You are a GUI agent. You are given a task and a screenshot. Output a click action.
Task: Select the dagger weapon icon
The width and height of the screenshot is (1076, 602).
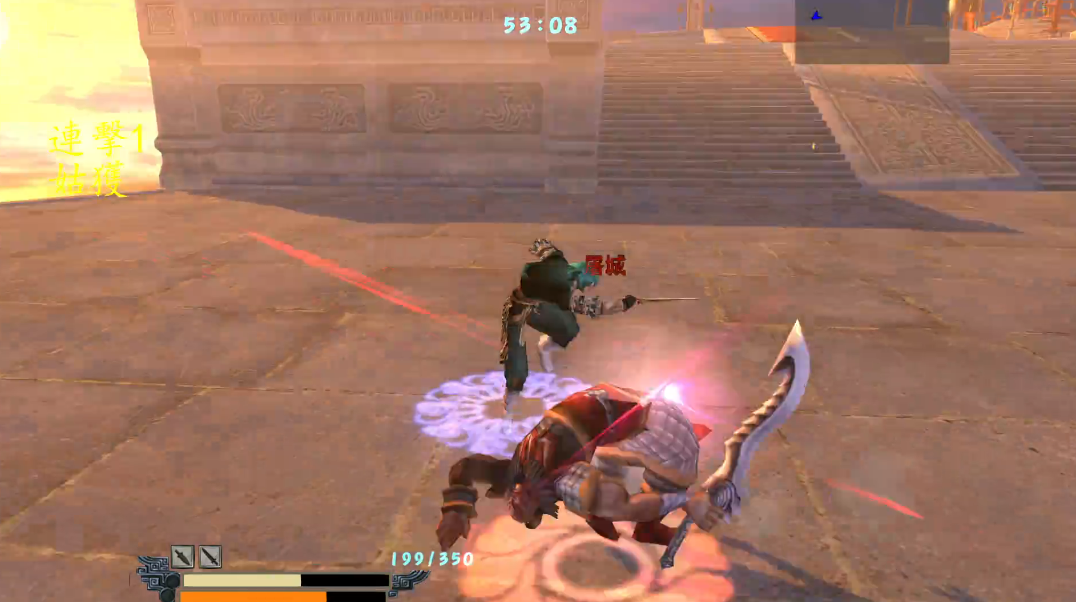click(x=182, y=557)
